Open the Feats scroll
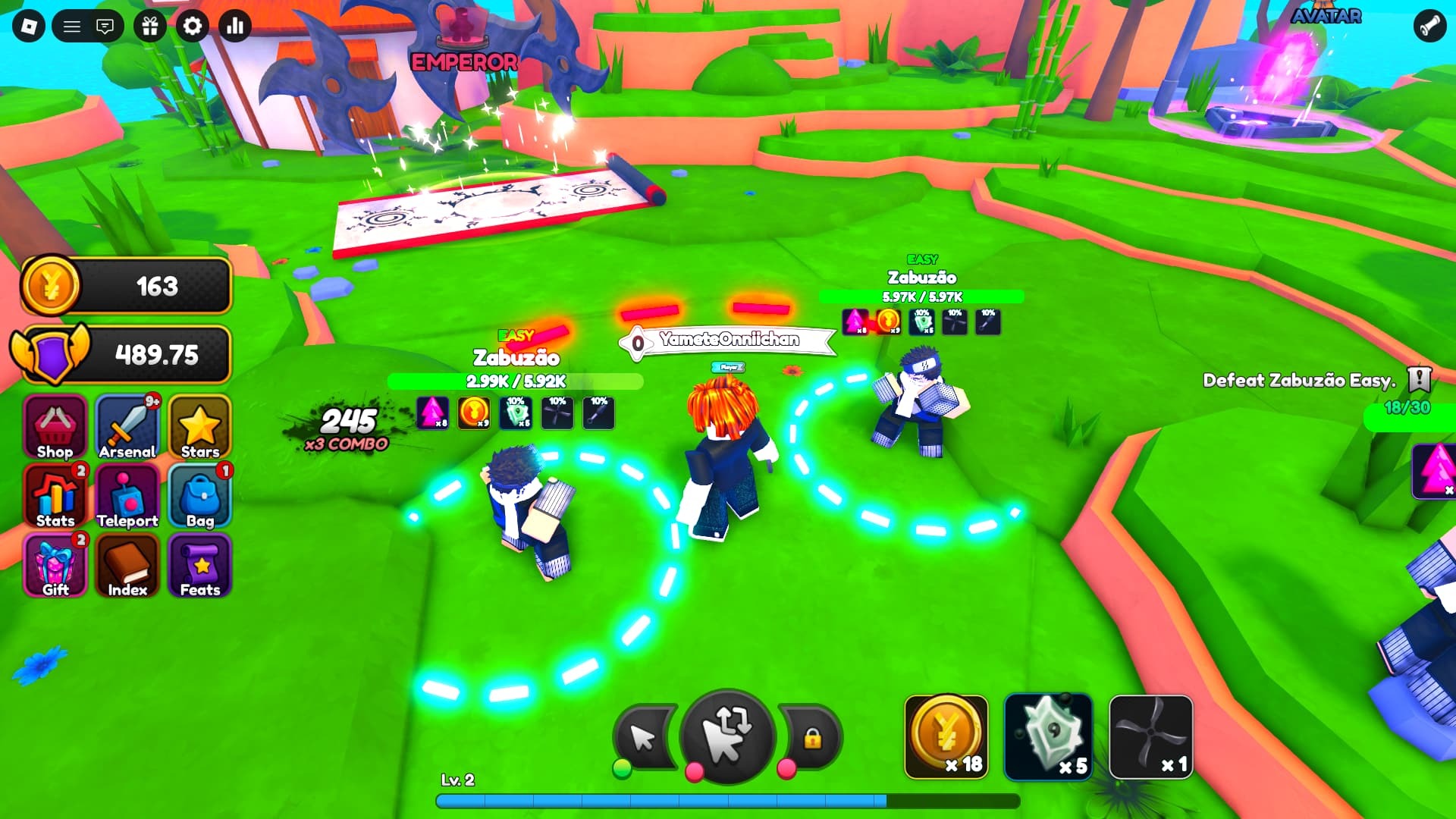This screenshot has height=819, width=1456. [x=199, y=565]
